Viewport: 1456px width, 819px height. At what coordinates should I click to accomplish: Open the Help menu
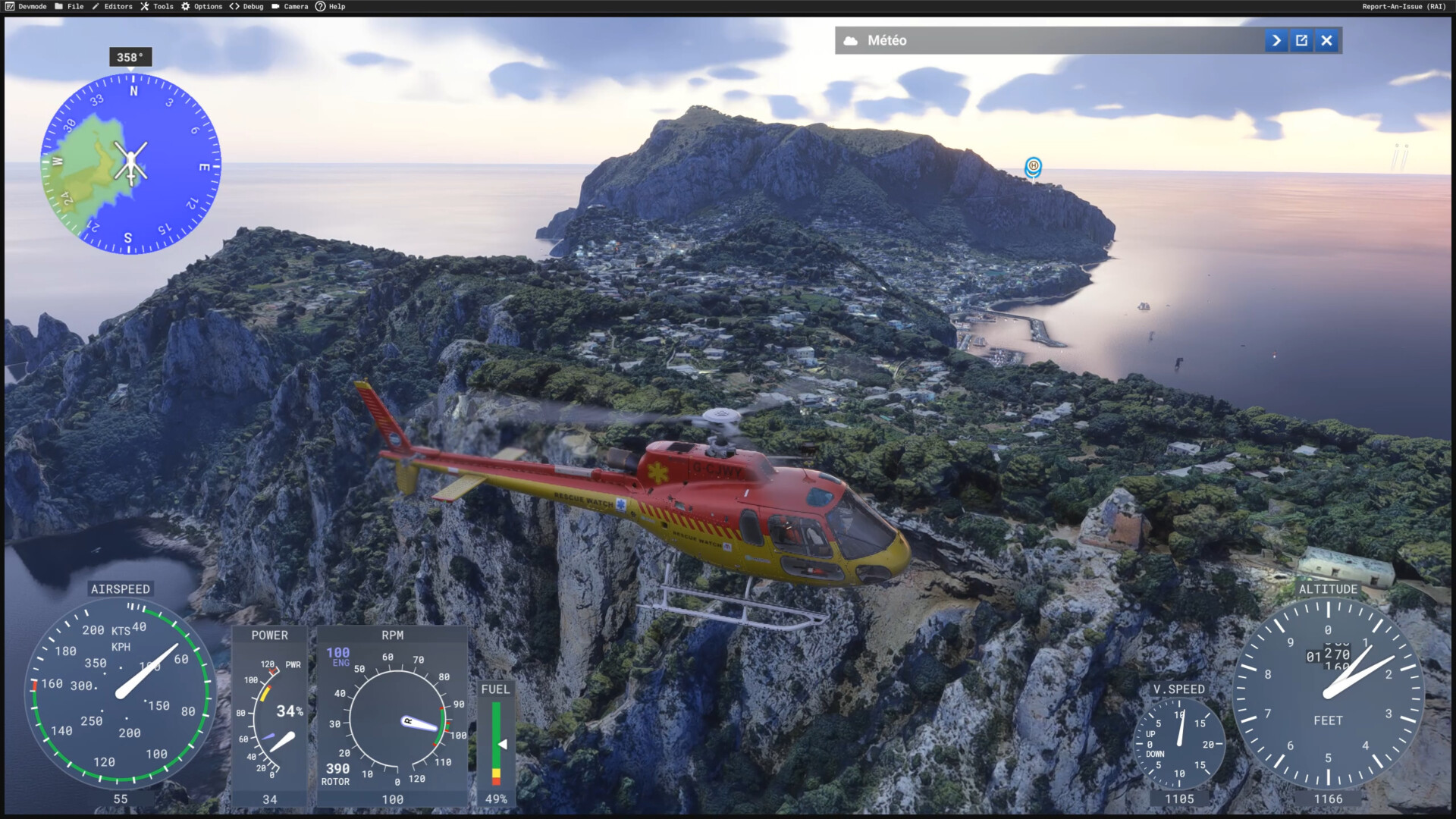coord(331,6)
